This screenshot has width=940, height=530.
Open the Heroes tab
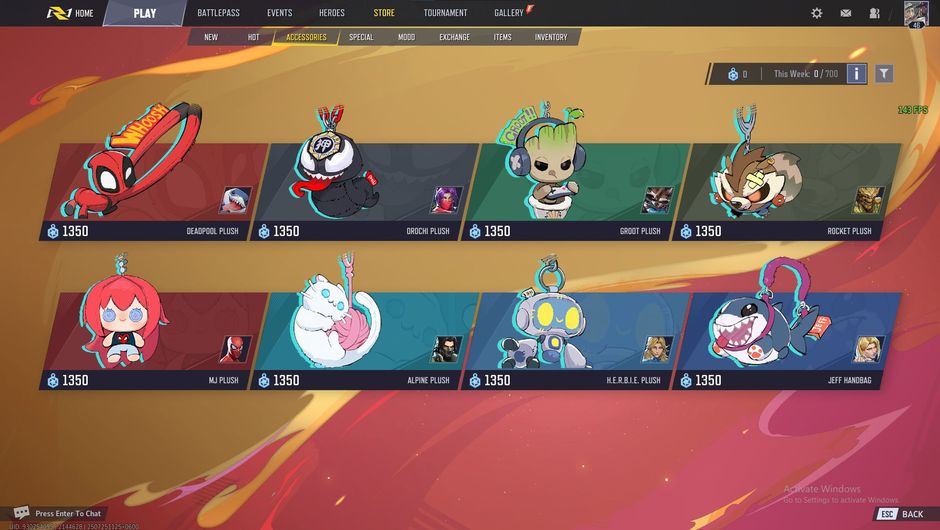pyautogui.click(x=332, y=13)
